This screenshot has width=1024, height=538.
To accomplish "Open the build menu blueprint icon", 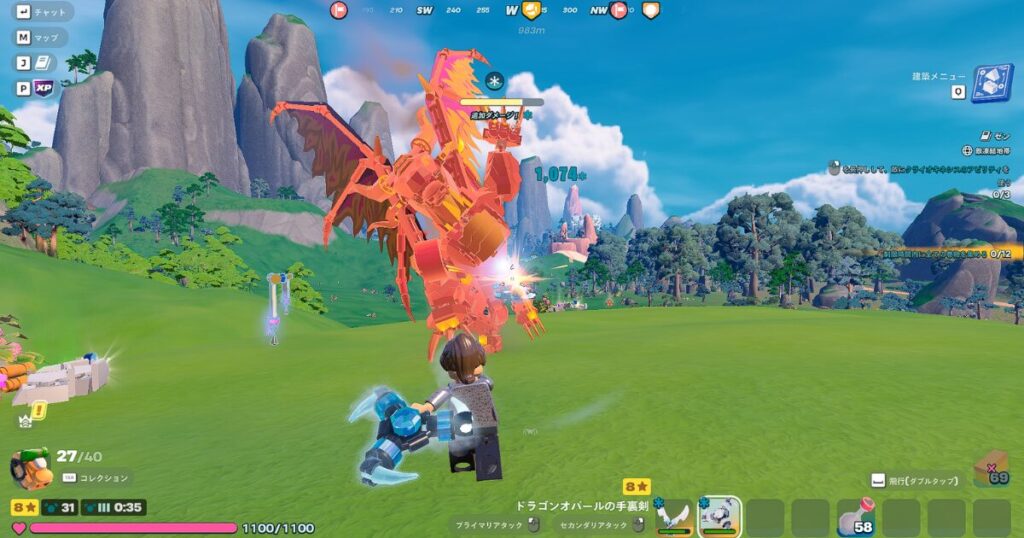I will click(992, 84).
